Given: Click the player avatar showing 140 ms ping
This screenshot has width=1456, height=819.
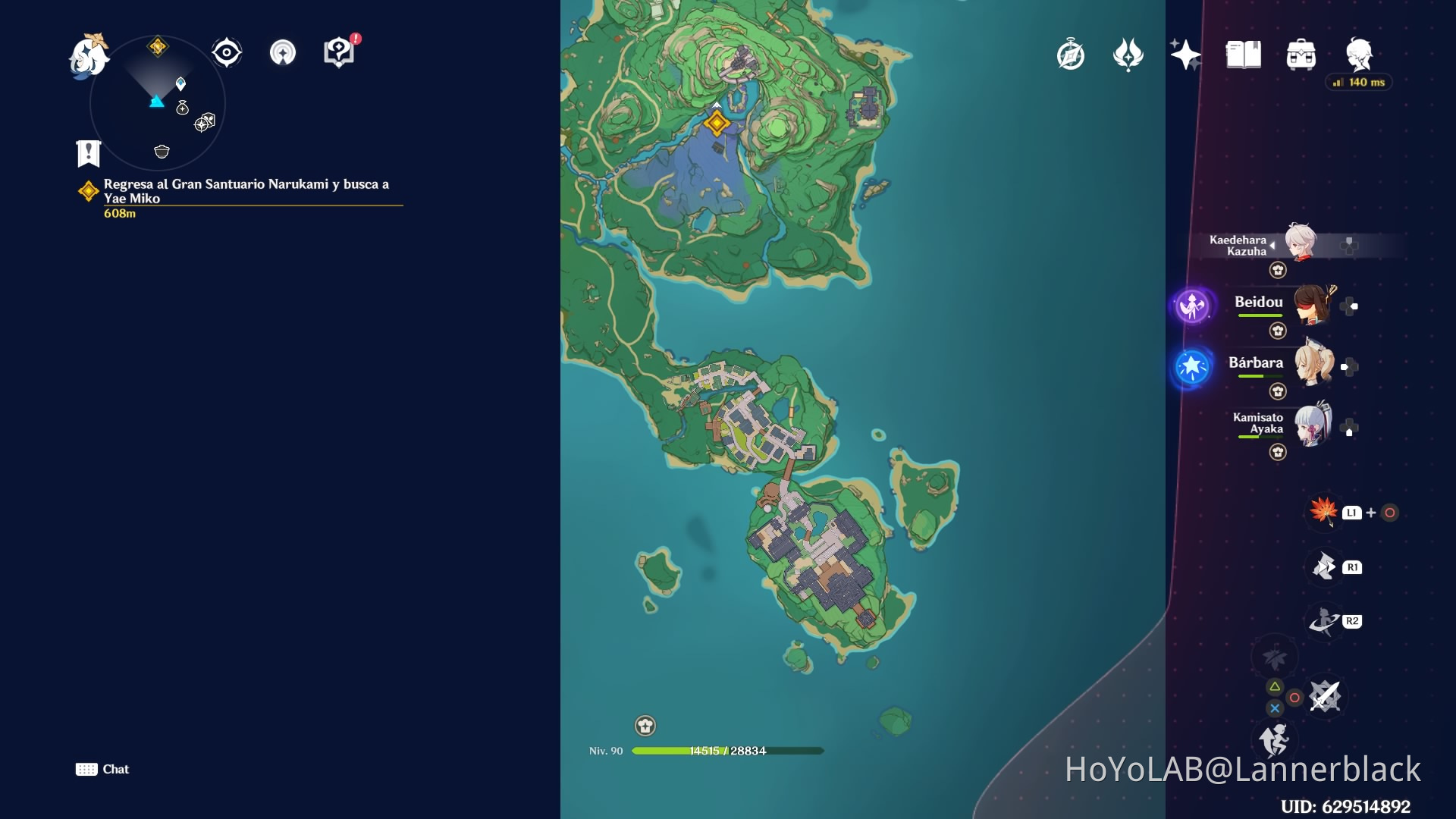Looking at the screenshot, I should [x=1360, y=55].
